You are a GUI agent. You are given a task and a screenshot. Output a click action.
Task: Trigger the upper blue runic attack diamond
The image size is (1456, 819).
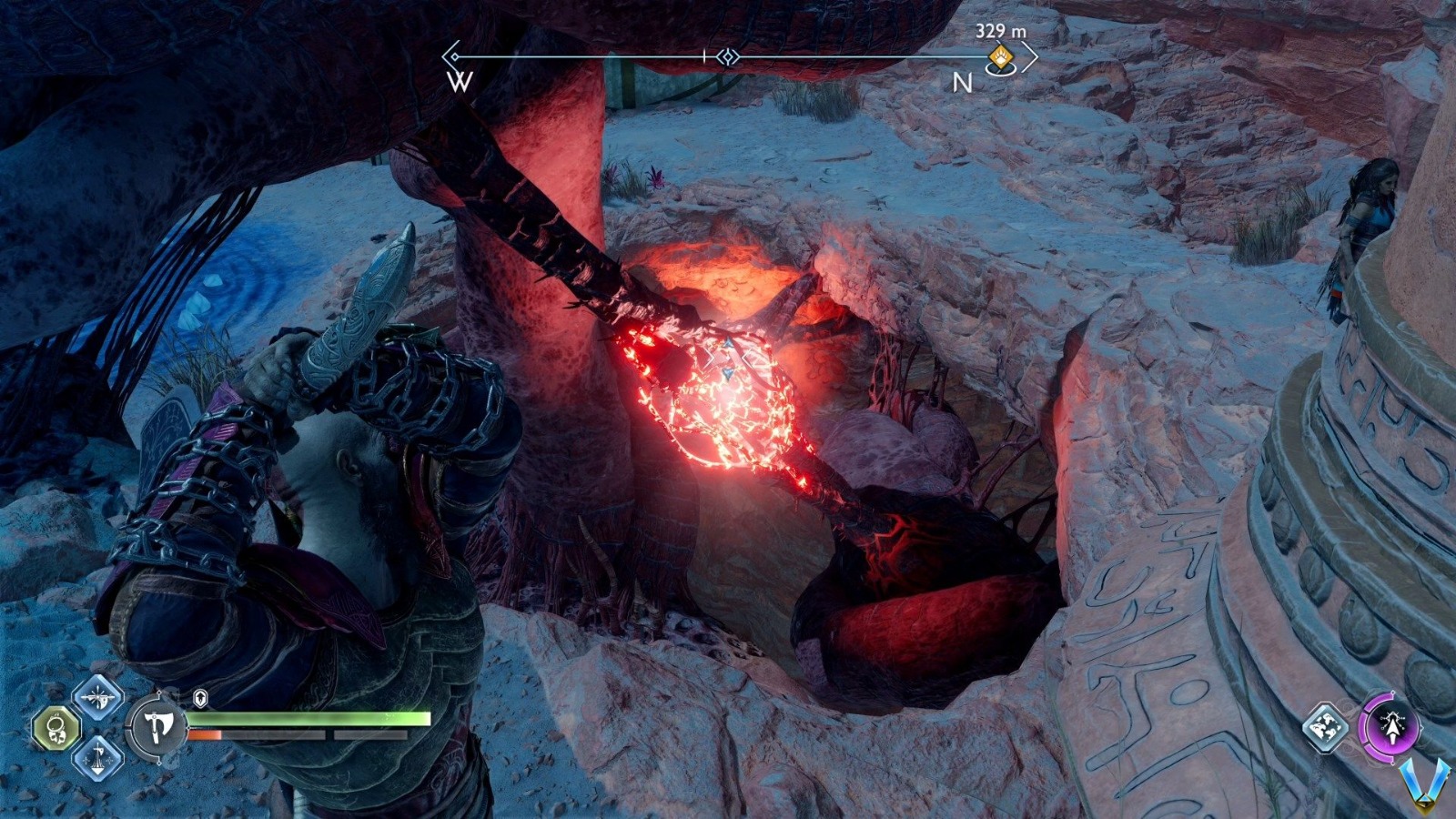pos(97,699)
